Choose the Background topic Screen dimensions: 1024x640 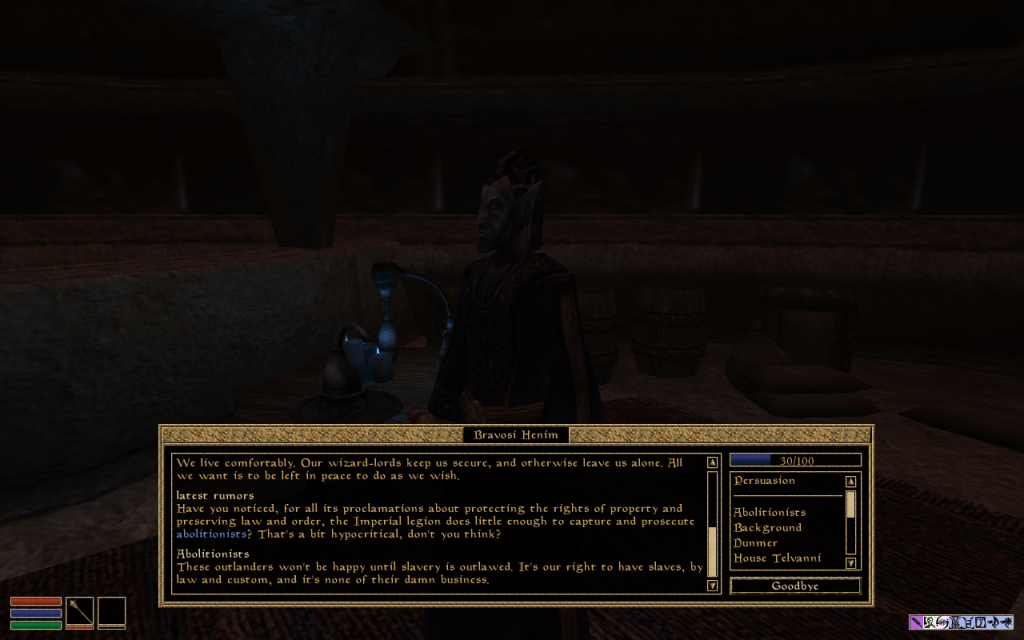[767, 528]
